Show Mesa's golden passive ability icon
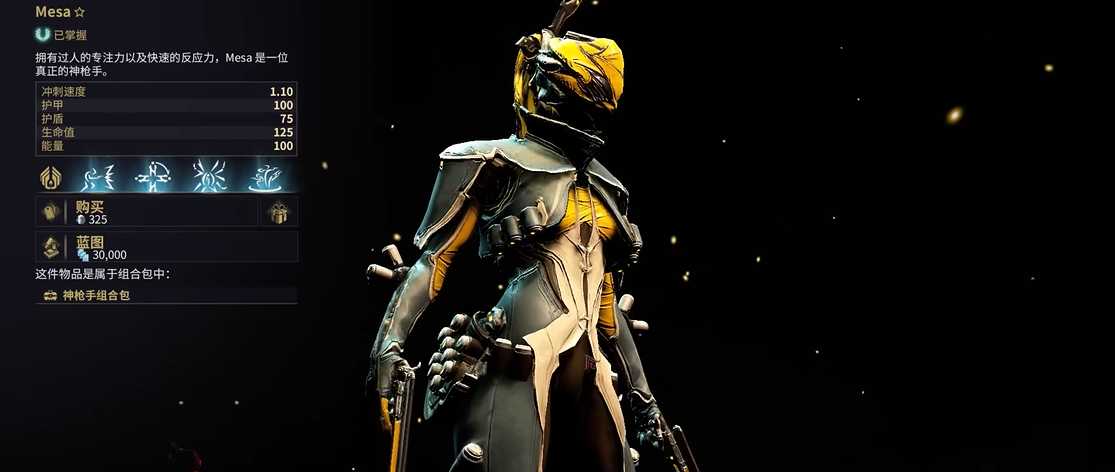The width and height of the screenshot is (1115, 472). tap(50, 177)
